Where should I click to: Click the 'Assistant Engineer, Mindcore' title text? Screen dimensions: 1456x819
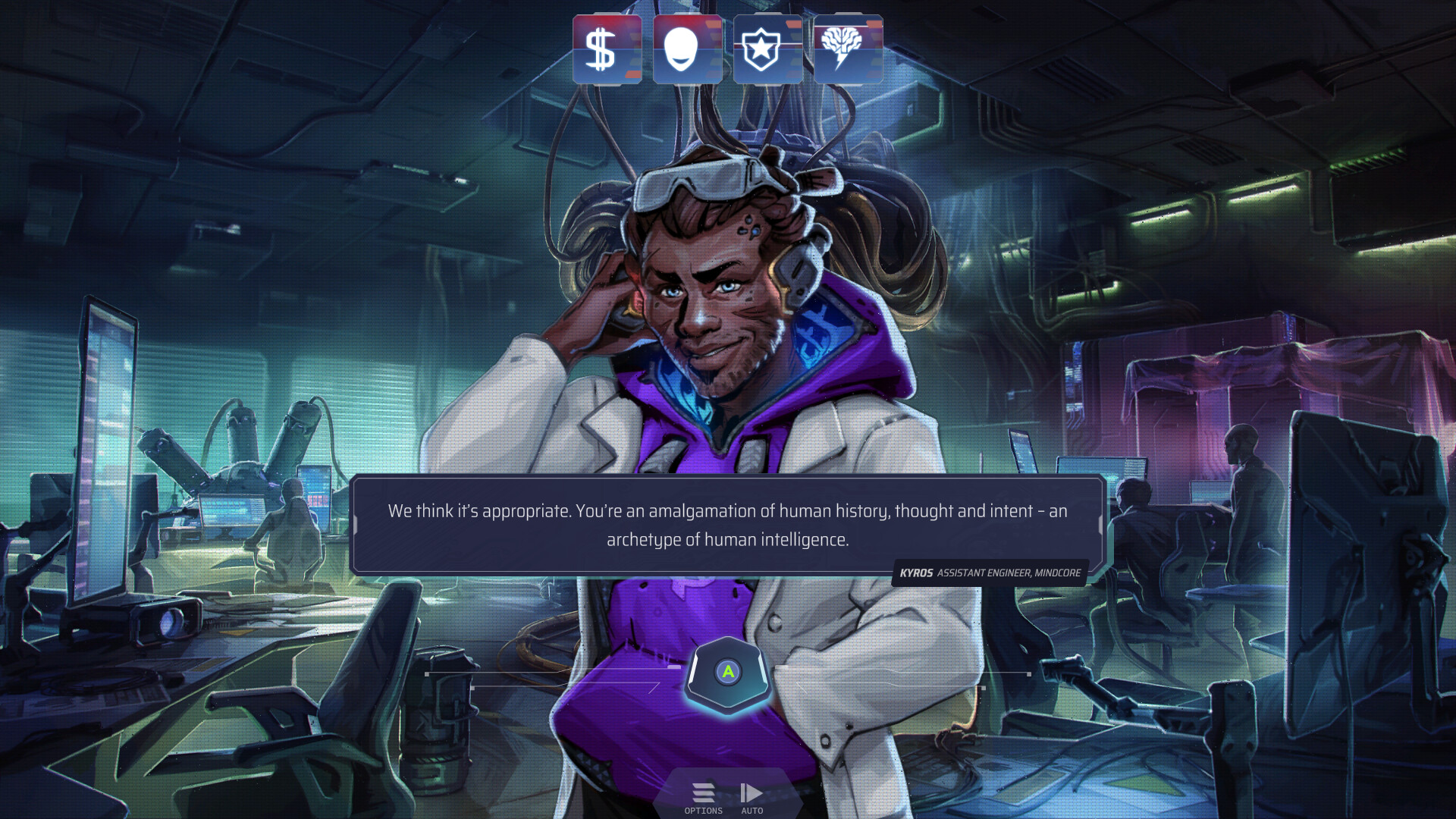[1010, 574]
